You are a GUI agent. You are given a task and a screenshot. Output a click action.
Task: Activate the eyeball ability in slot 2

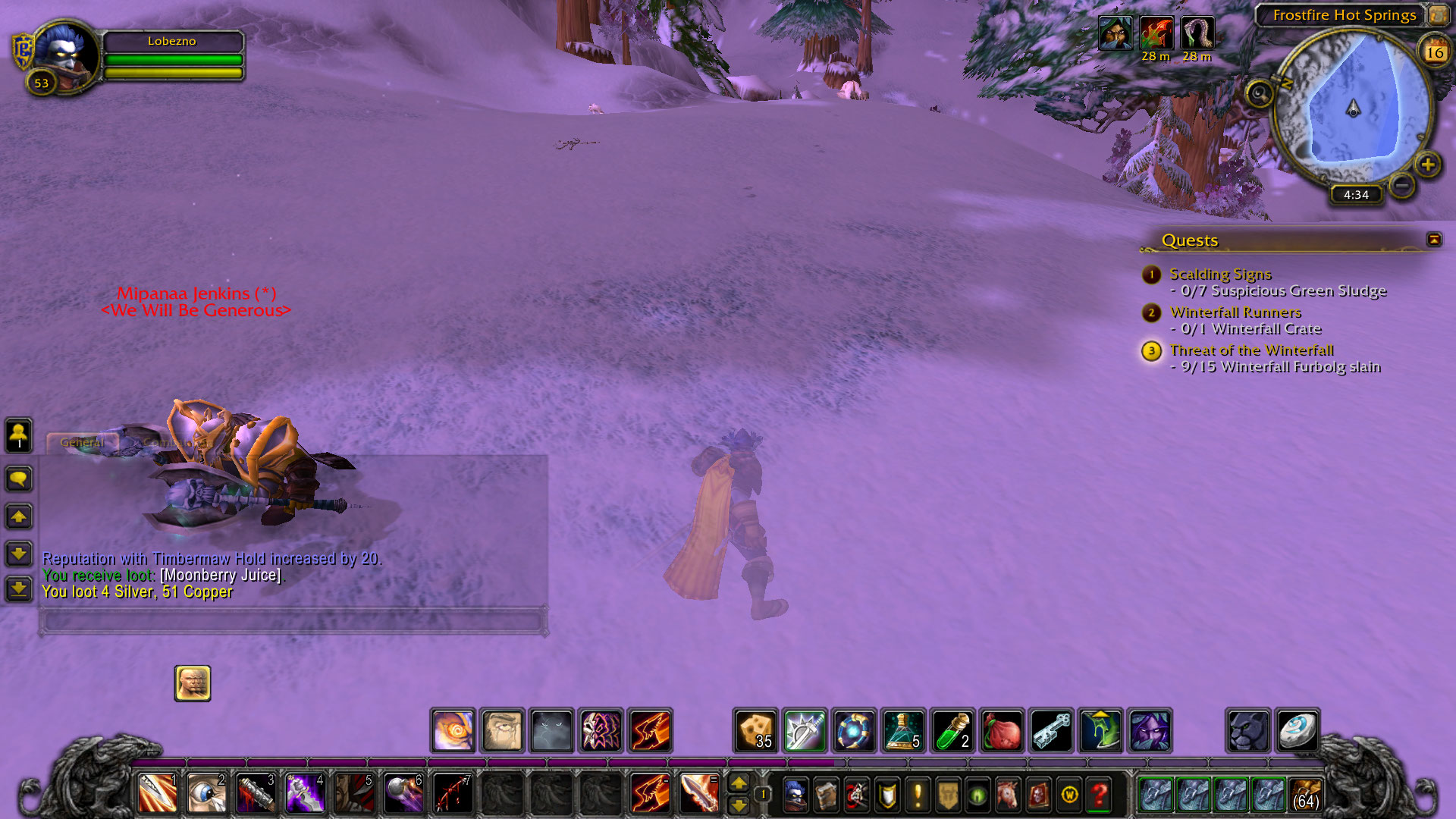click(206, 794)
